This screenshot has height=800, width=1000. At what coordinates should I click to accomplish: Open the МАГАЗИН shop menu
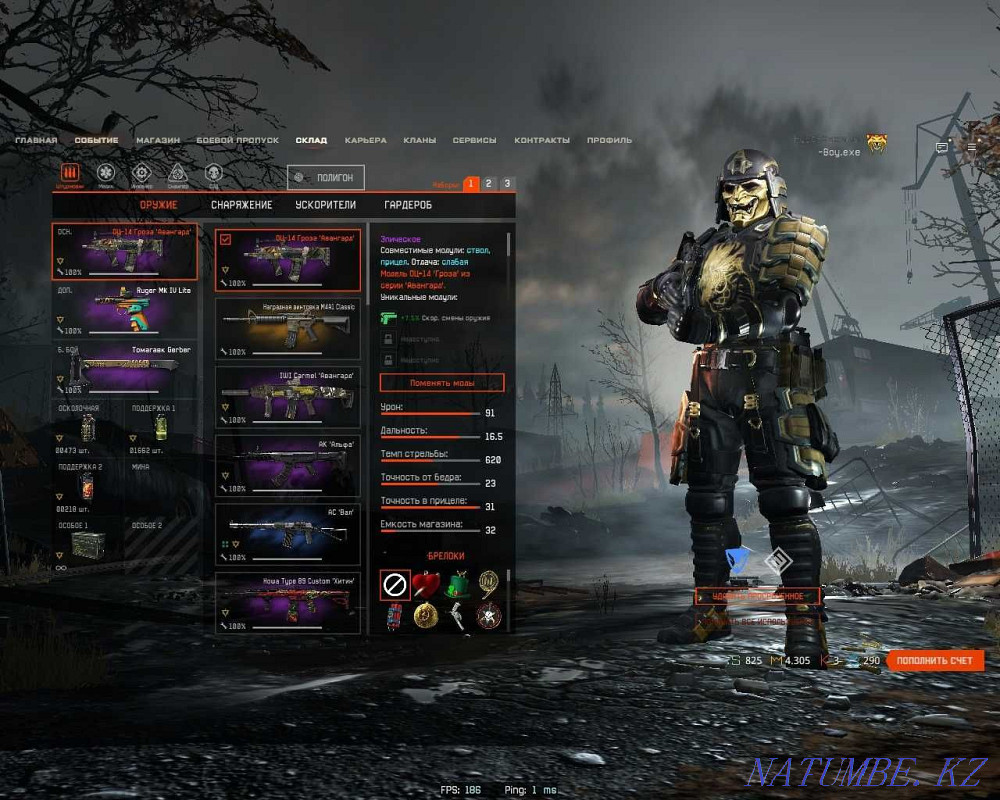[x=158, y=141]
